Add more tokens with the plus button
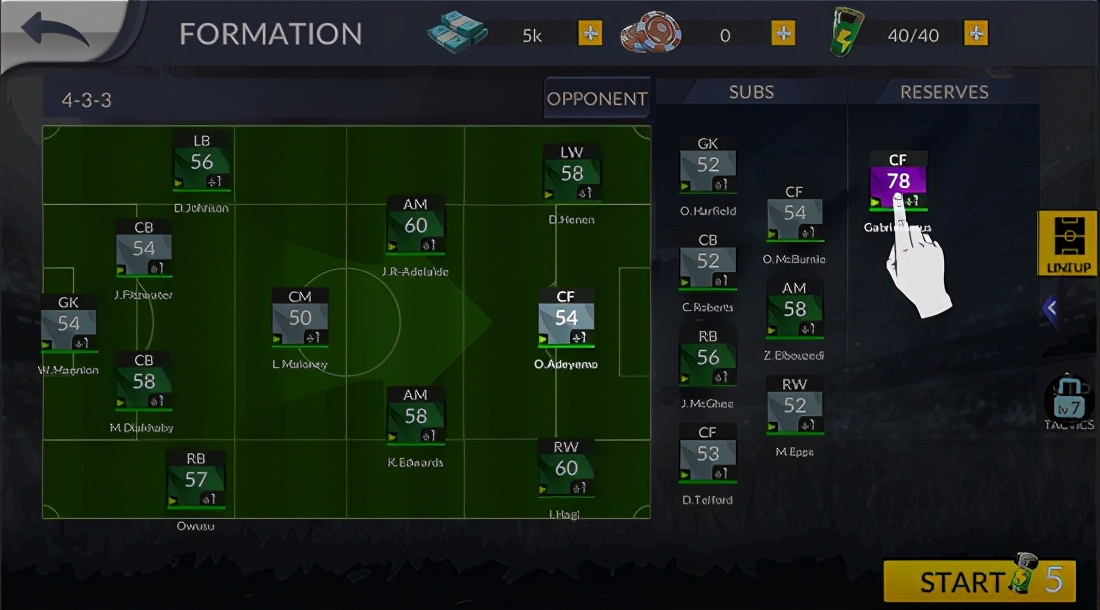Image resolution: width=1100 pixels, height=610 pixels. (x=784, y=34)
